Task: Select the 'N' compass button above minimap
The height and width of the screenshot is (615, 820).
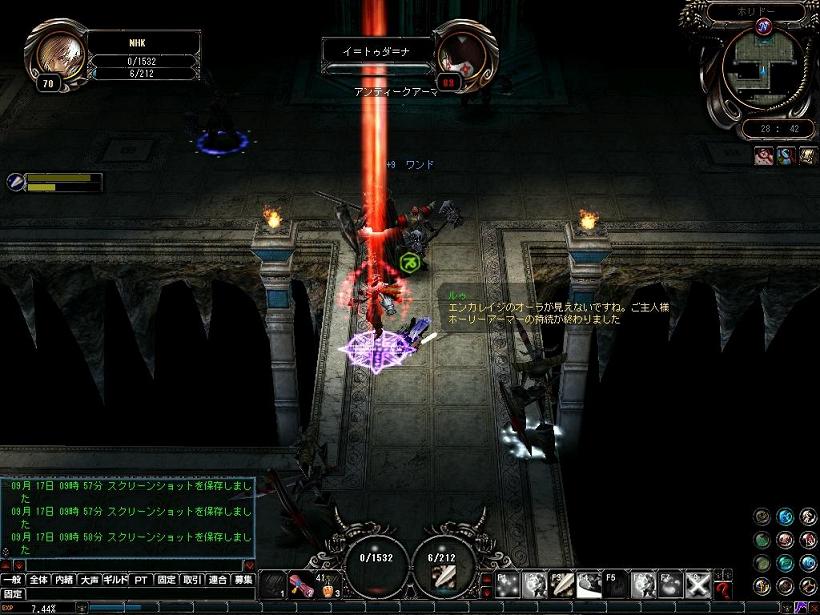Action: [x=764, y=26]
